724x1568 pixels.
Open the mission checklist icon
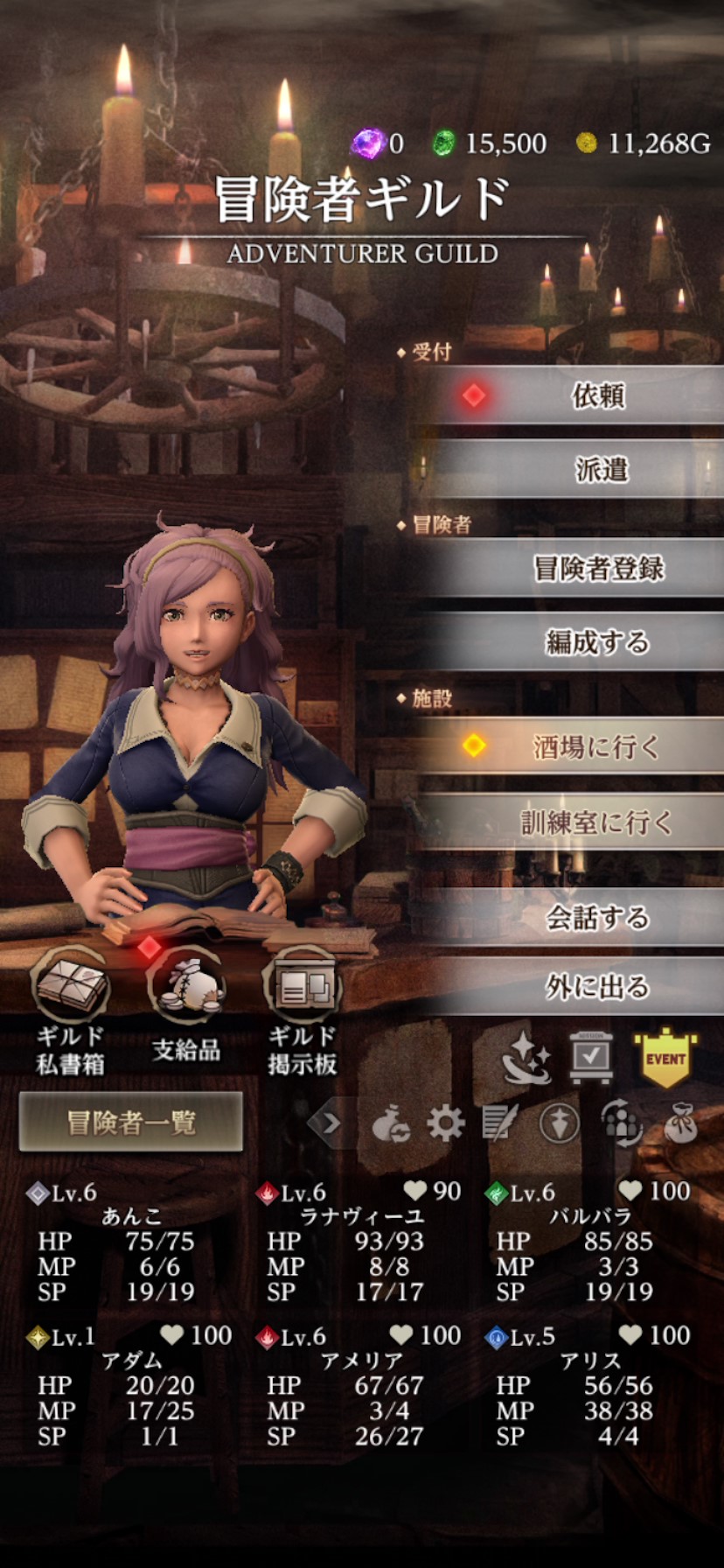coord(591,1058)
